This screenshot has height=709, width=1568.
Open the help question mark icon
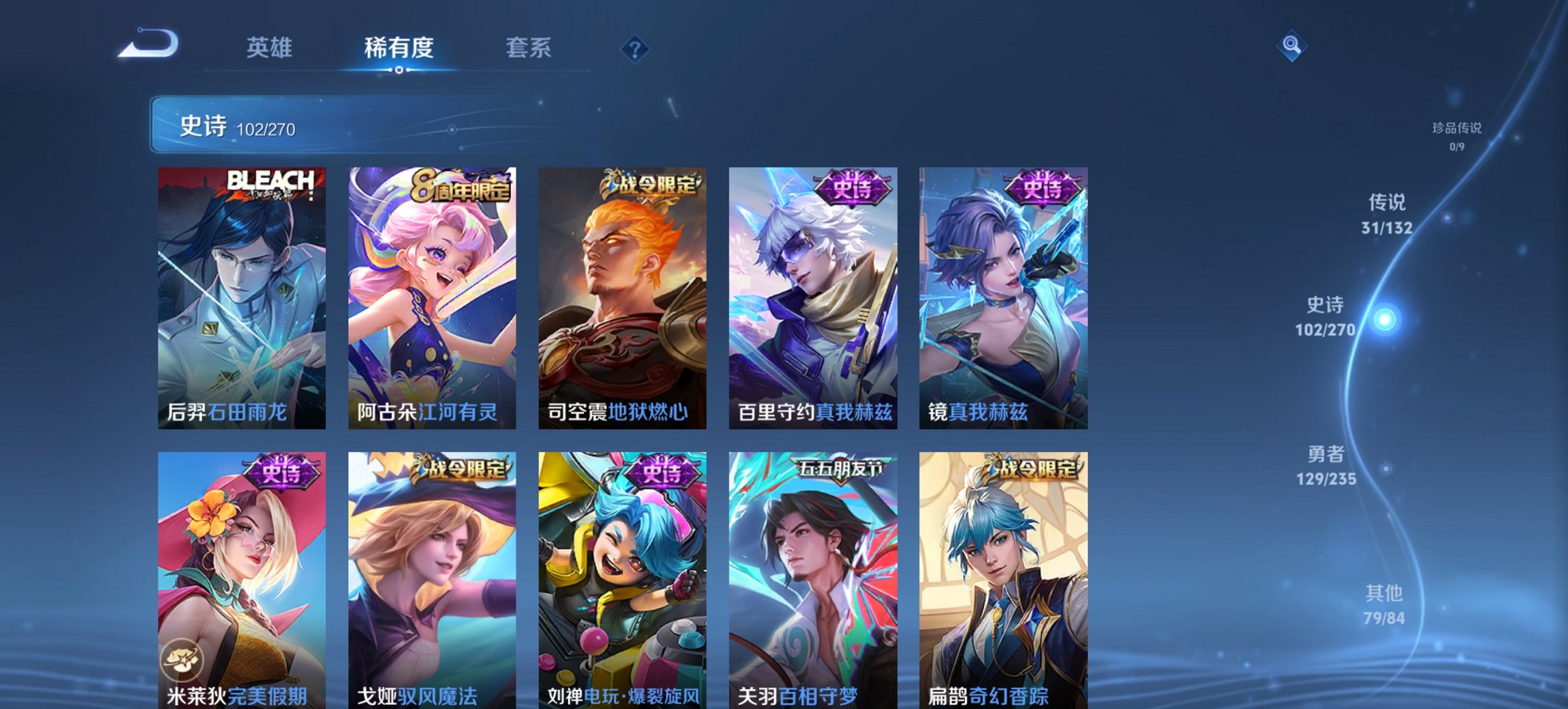[x=634, y=49]
